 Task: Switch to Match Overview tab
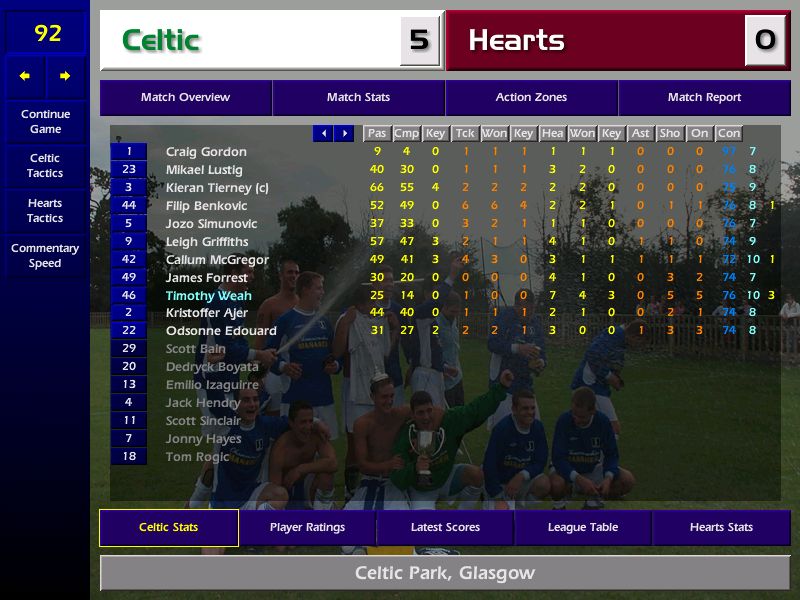click(185, 98)
